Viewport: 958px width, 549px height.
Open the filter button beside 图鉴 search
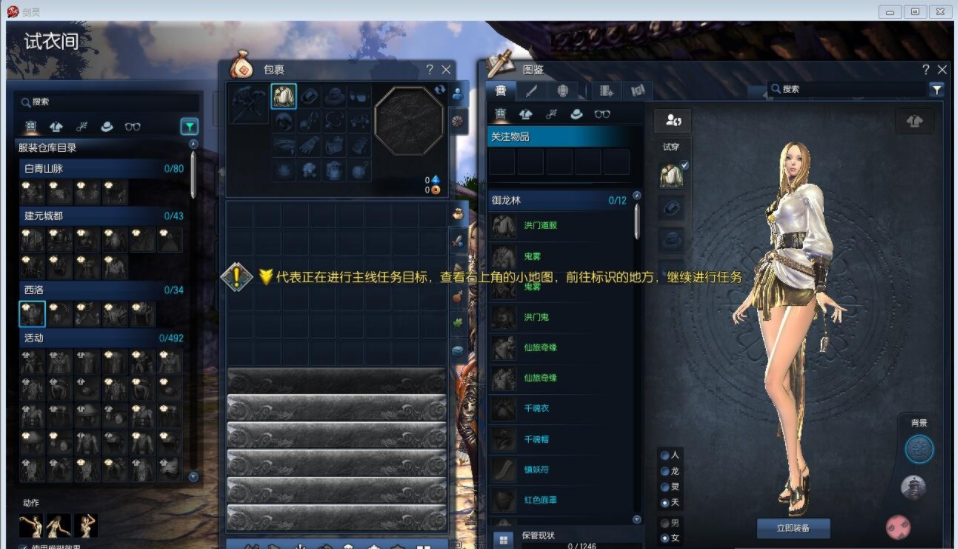pos(937,89)
